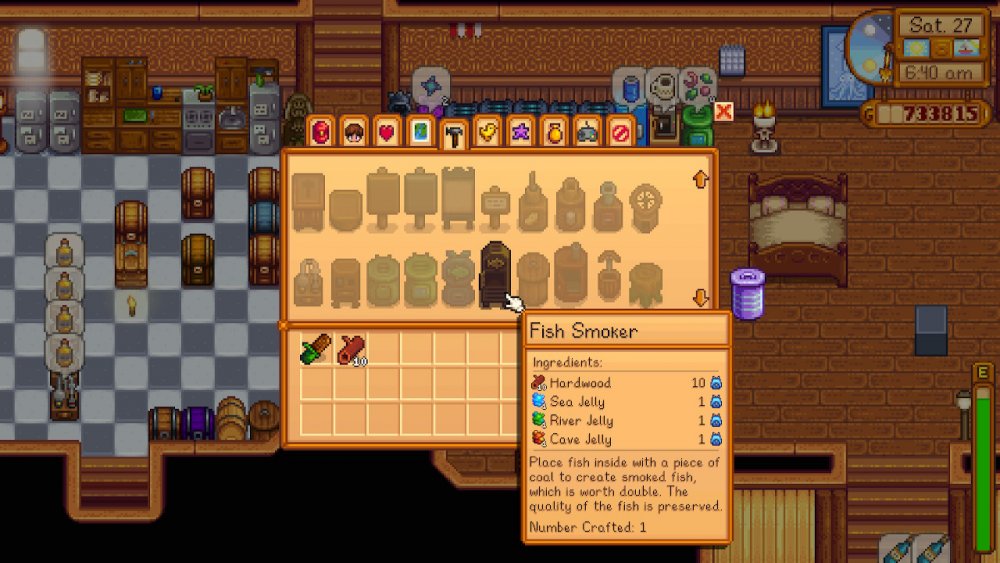The image size is (1000, 563).
Task: Click the down arrow in crafting list
Action: point(700,298)
